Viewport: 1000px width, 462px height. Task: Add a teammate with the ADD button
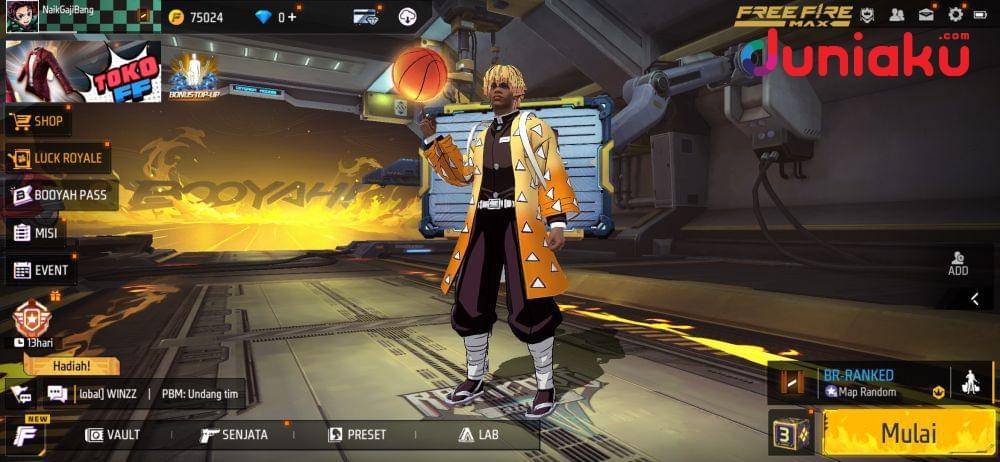coord(958,263)
